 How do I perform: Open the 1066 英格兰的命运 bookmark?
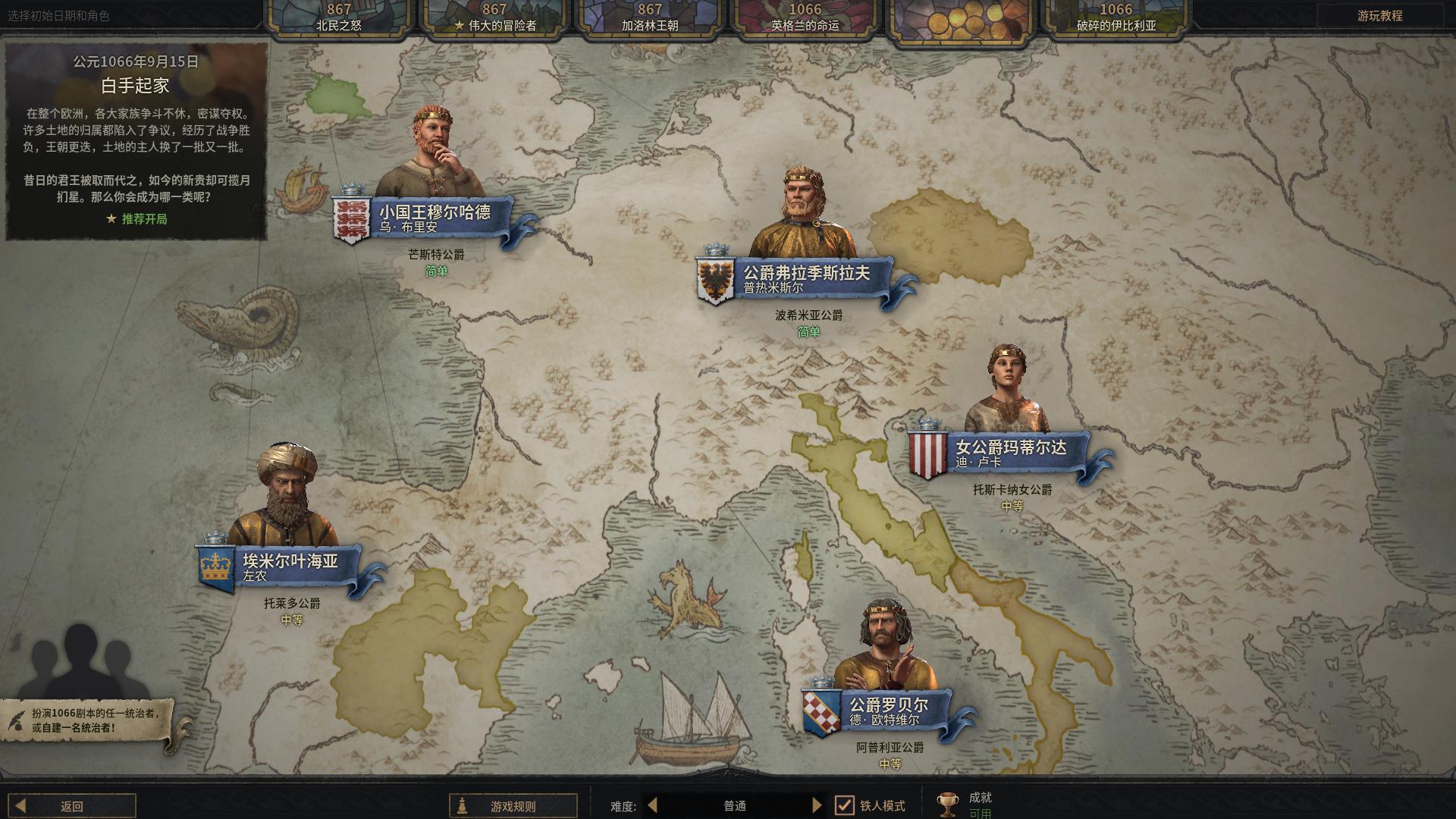[x=805, y=17]
